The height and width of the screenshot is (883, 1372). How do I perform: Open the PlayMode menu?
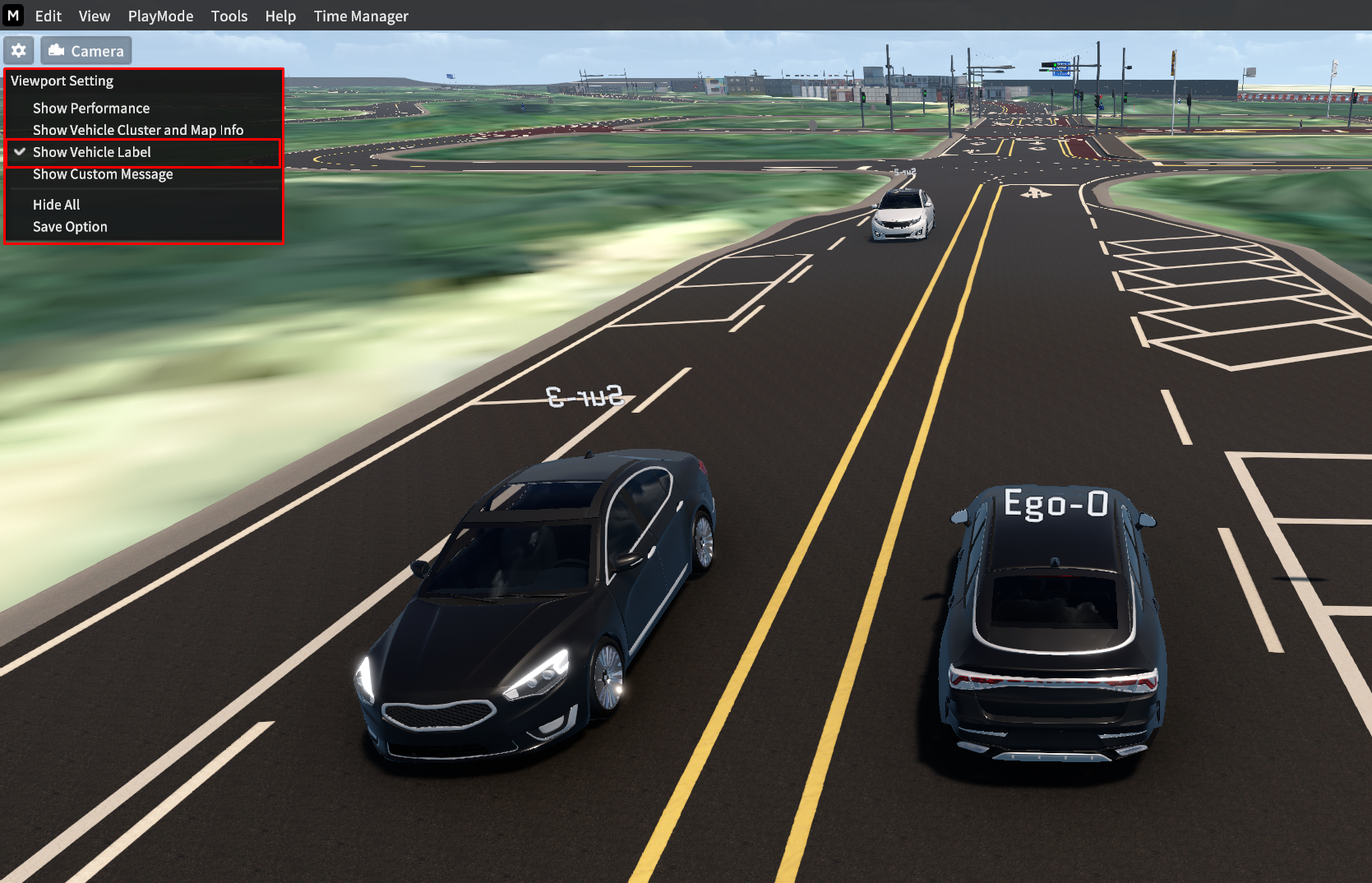tap(160, 16)
